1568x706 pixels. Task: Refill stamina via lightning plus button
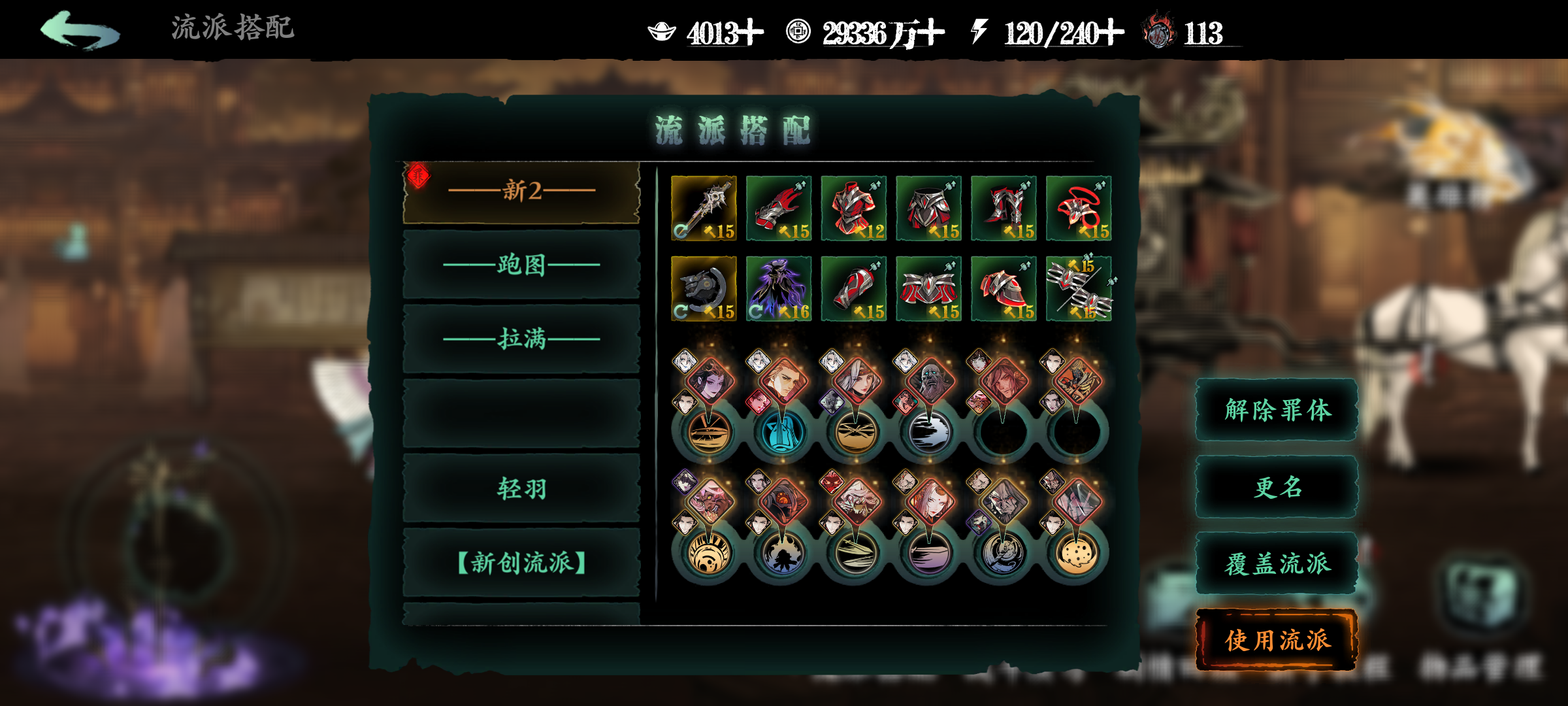1109,33
